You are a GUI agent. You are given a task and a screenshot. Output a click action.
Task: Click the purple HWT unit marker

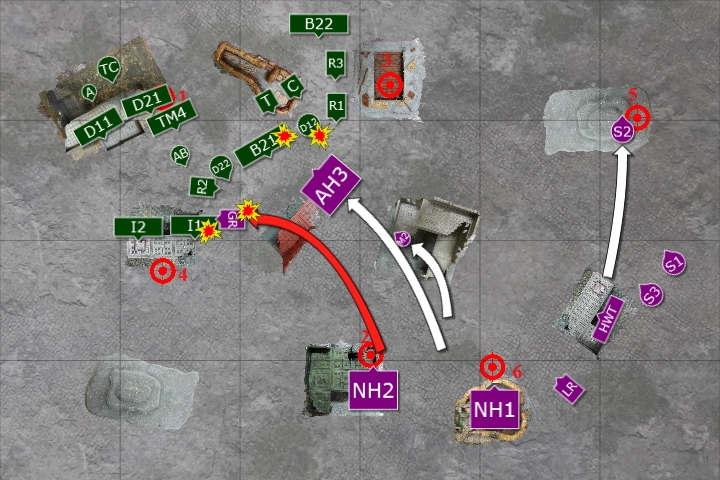point(607,320)
